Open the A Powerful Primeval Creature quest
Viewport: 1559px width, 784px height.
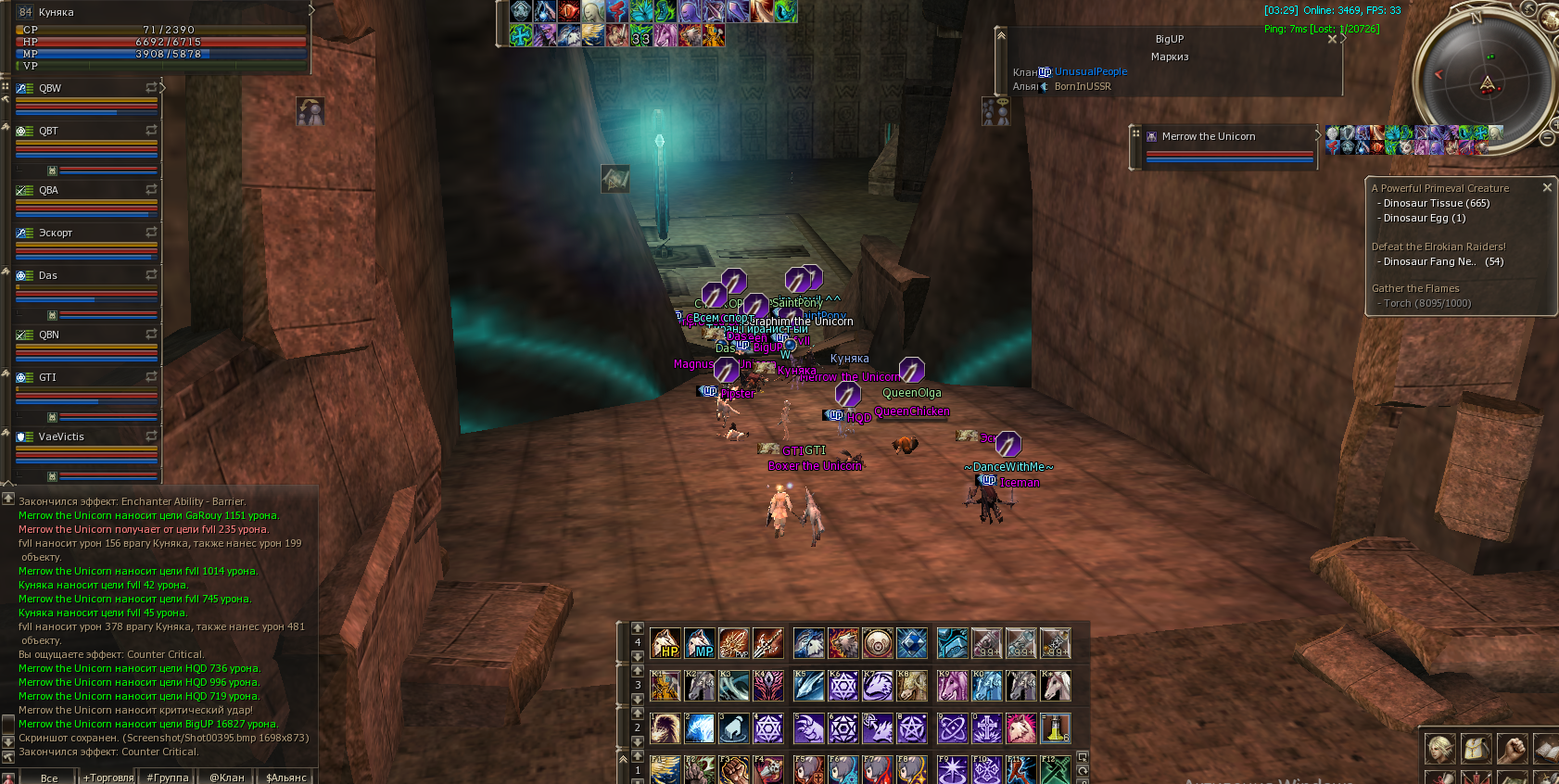(1439, 188)
